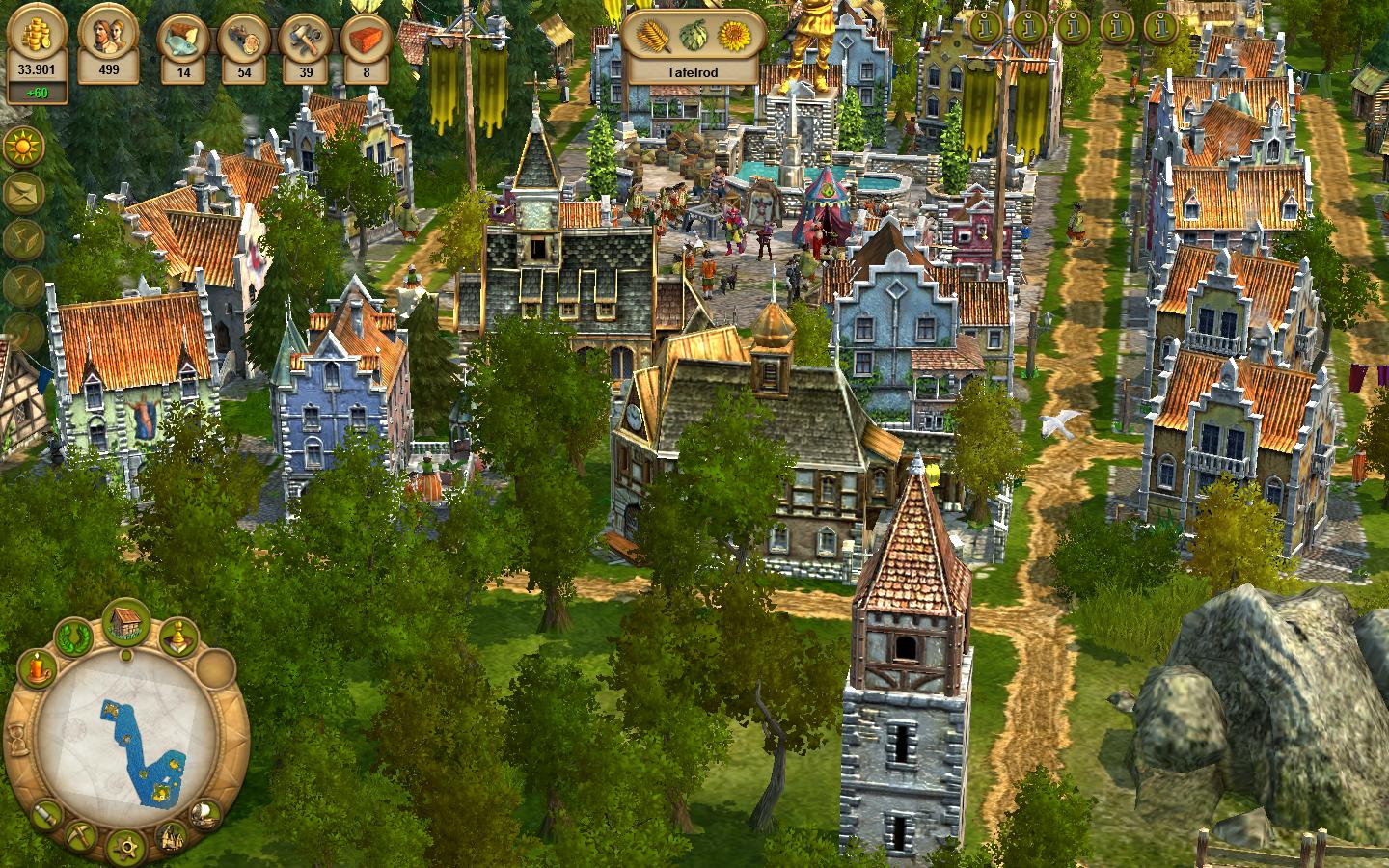Select the sailing ship button
Image resolution: width=1389 pixels, height=868 pixels.
[x=204, y=815]
